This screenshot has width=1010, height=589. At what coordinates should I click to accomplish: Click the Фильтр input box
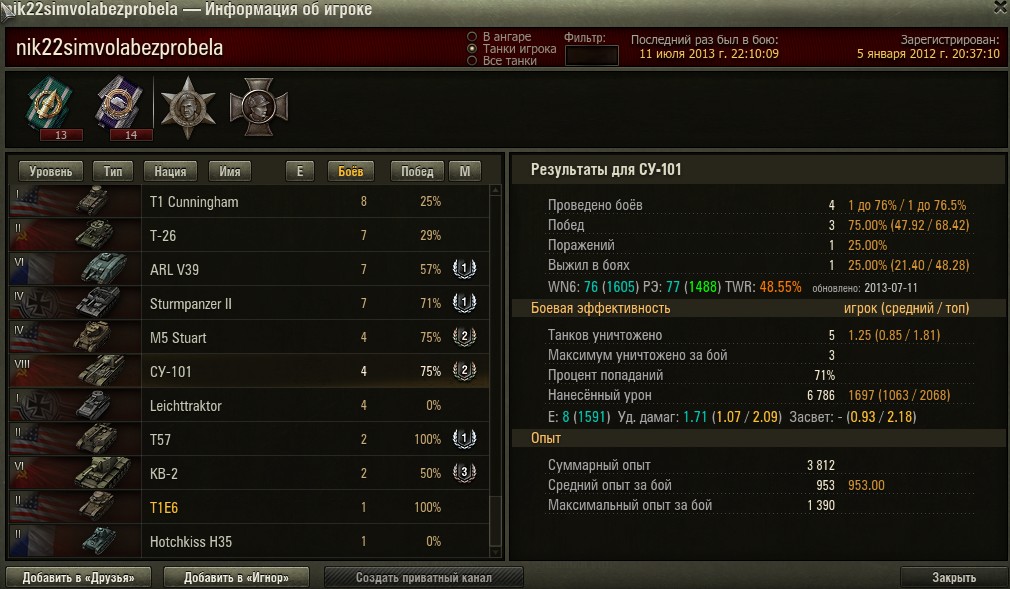pos(591,55)
